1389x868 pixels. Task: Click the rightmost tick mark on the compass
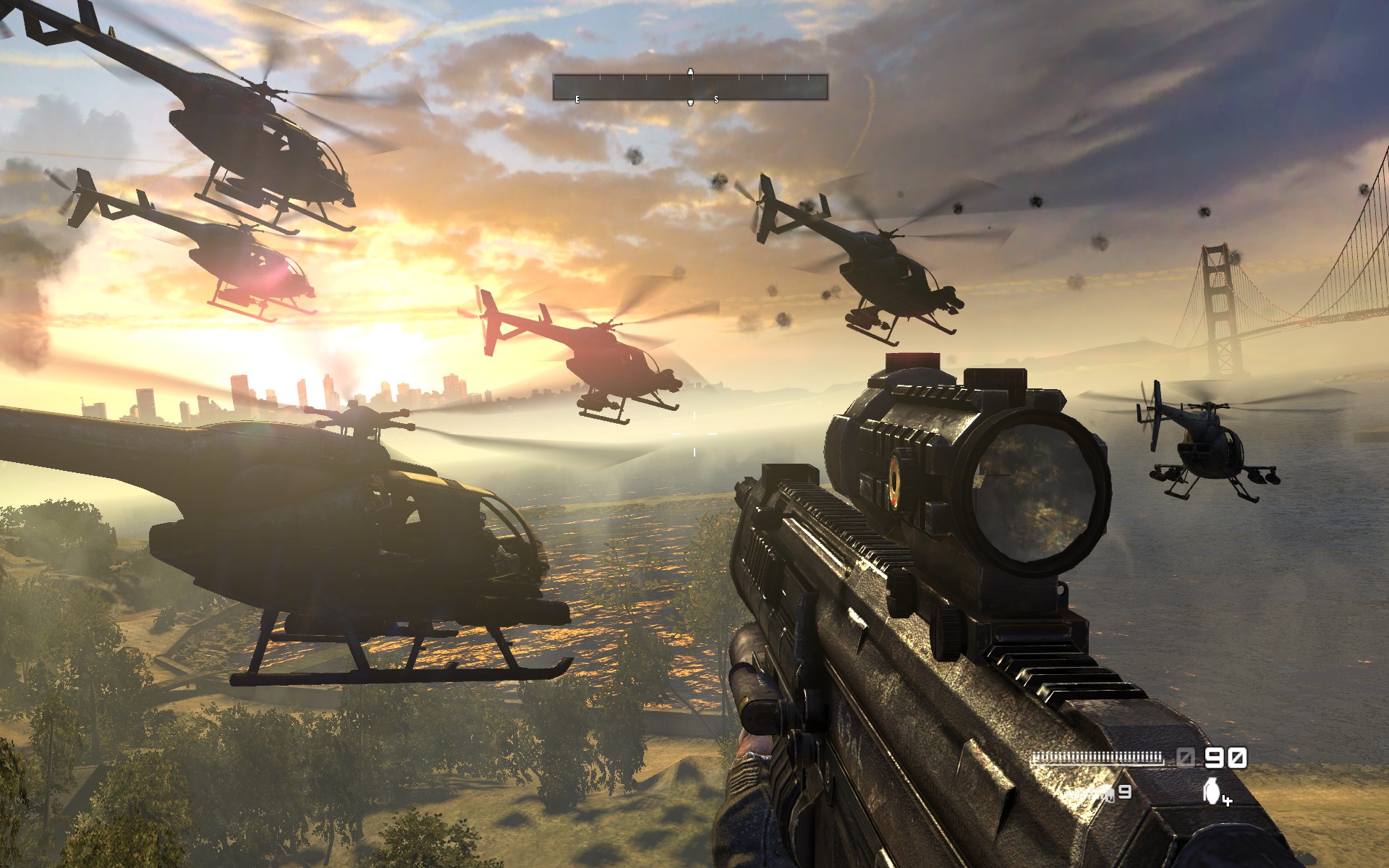tap(808, 77)
